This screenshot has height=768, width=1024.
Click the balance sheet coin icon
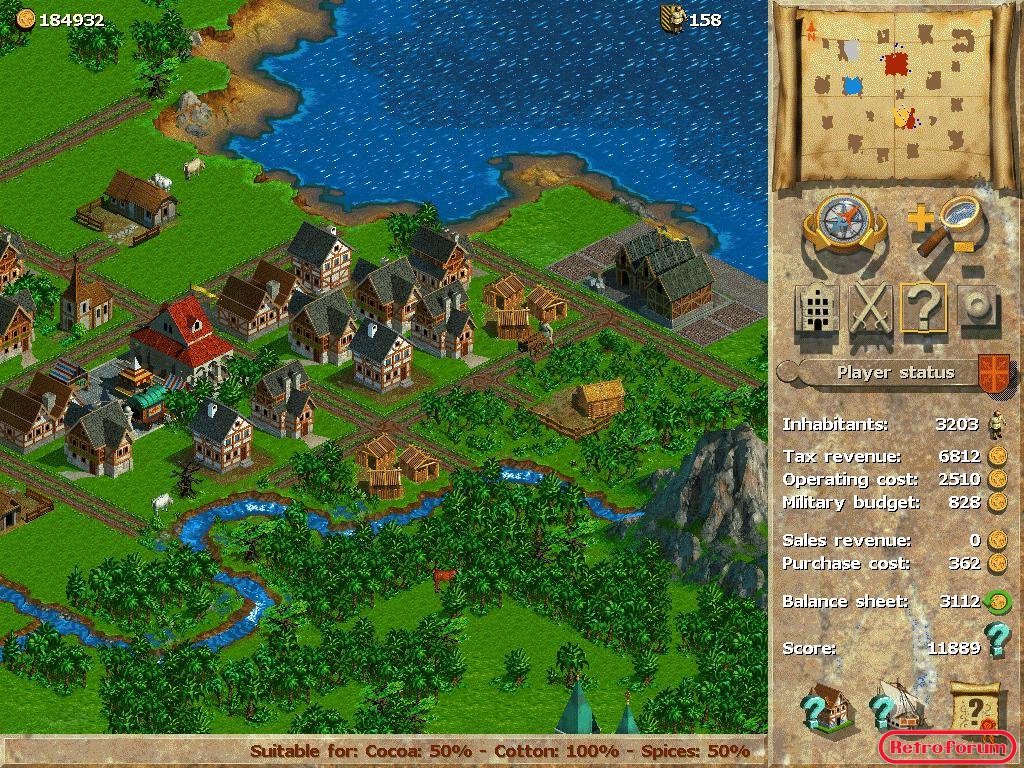click(996, 602)
